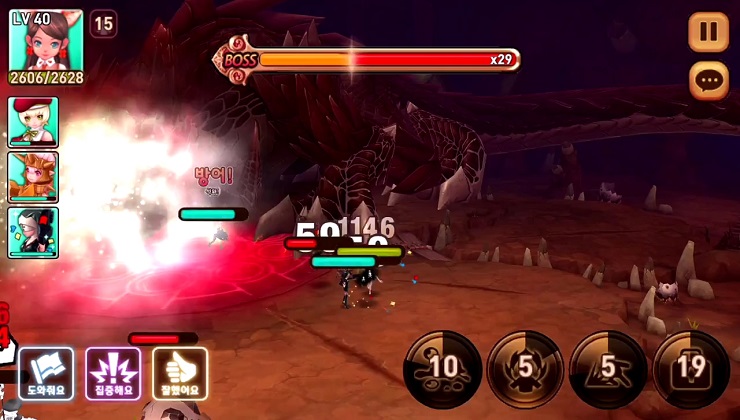Trigger the dash attack skill icon

coord(608,368)
